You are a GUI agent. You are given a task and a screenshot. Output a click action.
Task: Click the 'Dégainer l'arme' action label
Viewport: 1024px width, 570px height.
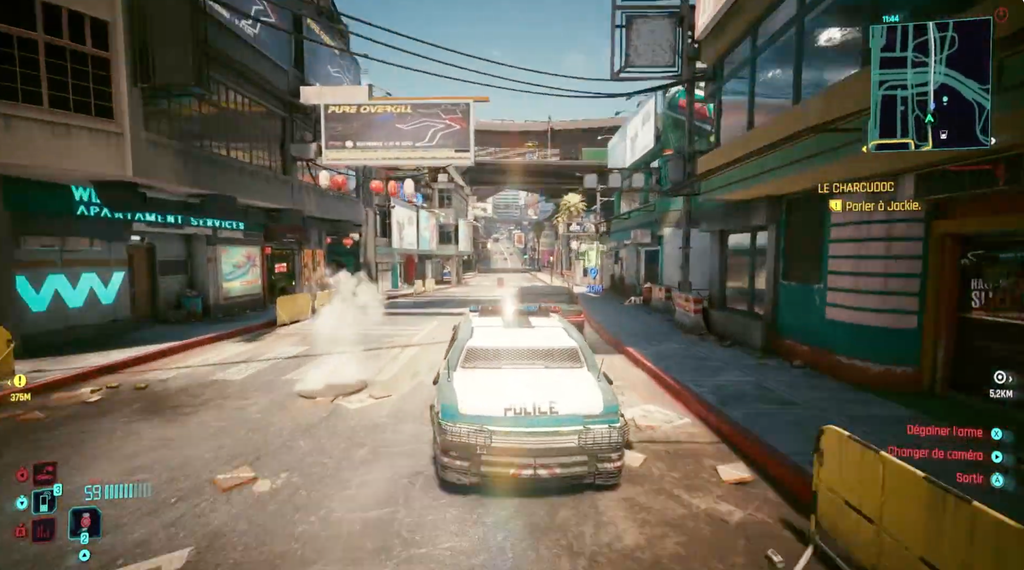point(944,431)
